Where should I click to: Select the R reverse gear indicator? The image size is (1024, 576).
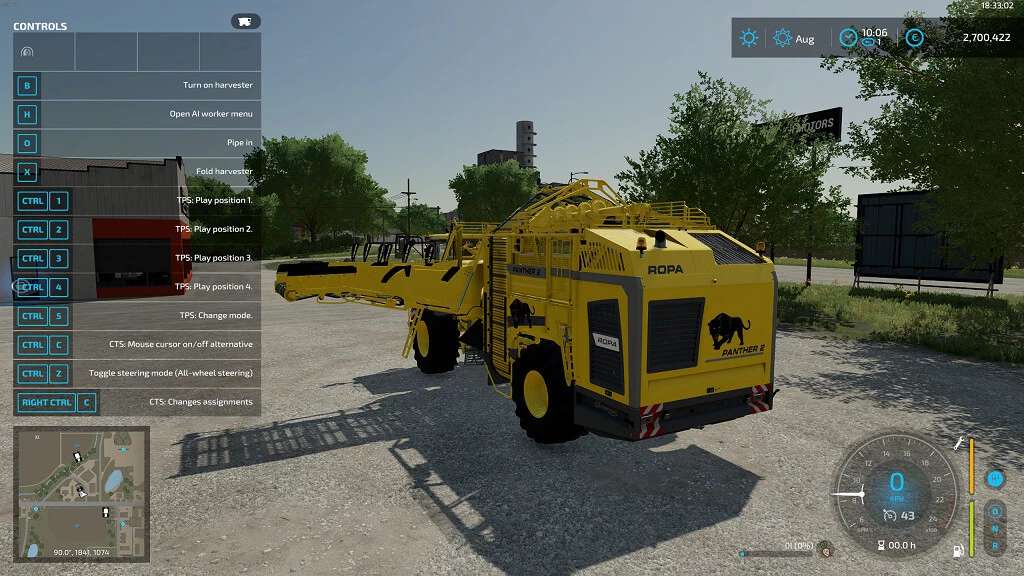(995, 546)
